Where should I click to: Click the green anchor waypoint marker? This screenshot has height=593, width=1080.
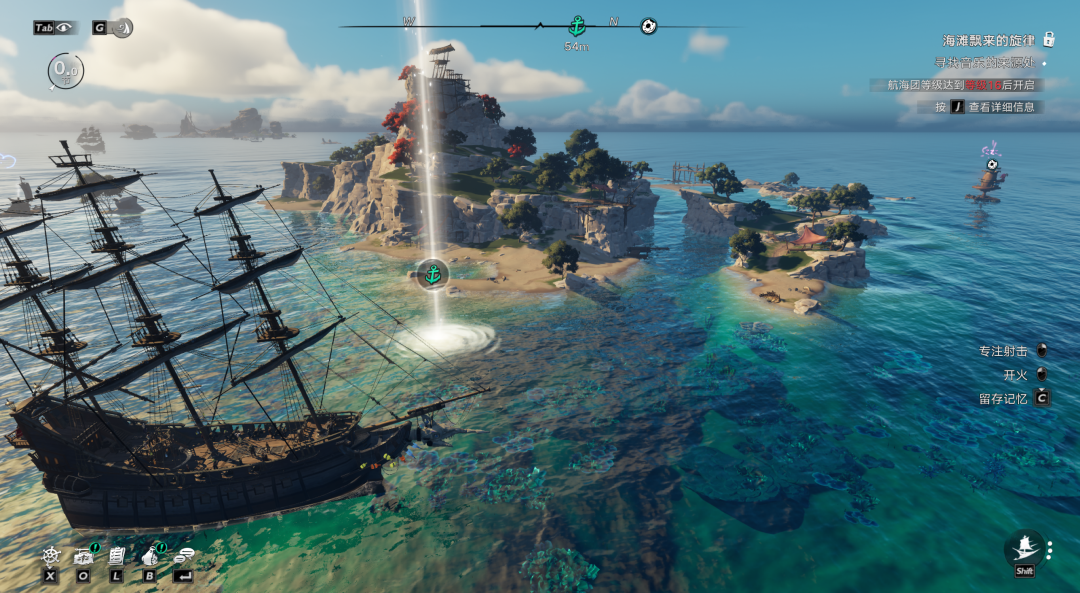tap(432, 273)
